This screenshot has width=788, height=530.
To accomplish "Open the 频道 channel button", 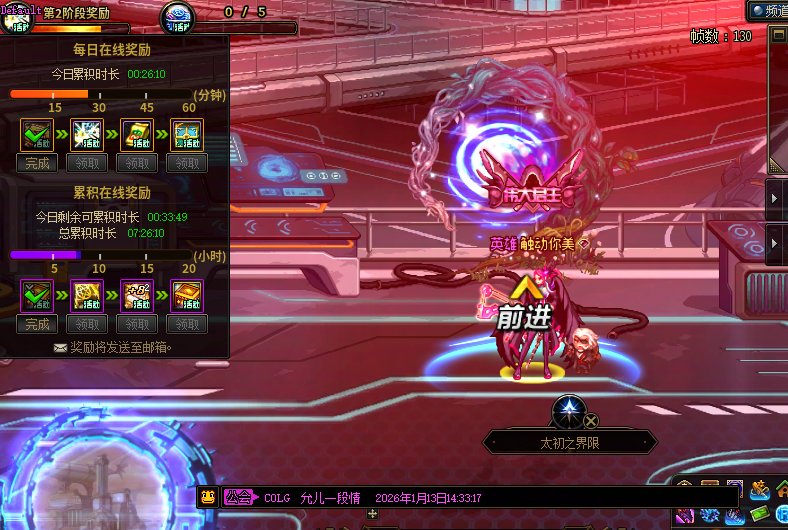I will pos(767,10).
